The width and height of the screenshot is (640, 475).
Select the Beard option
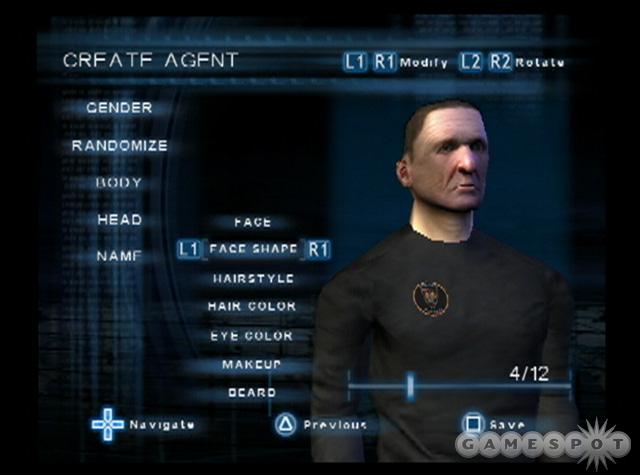coord(251,393)
